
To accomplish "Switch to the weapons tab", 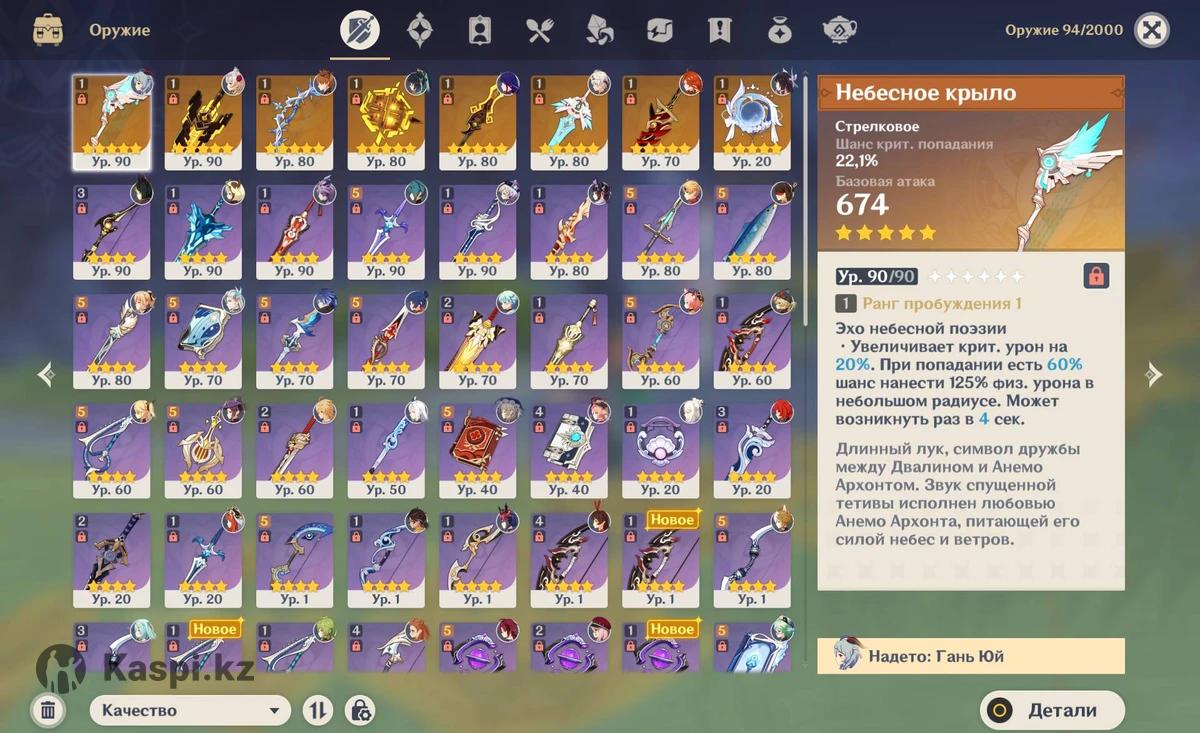I will pos(360,30).
